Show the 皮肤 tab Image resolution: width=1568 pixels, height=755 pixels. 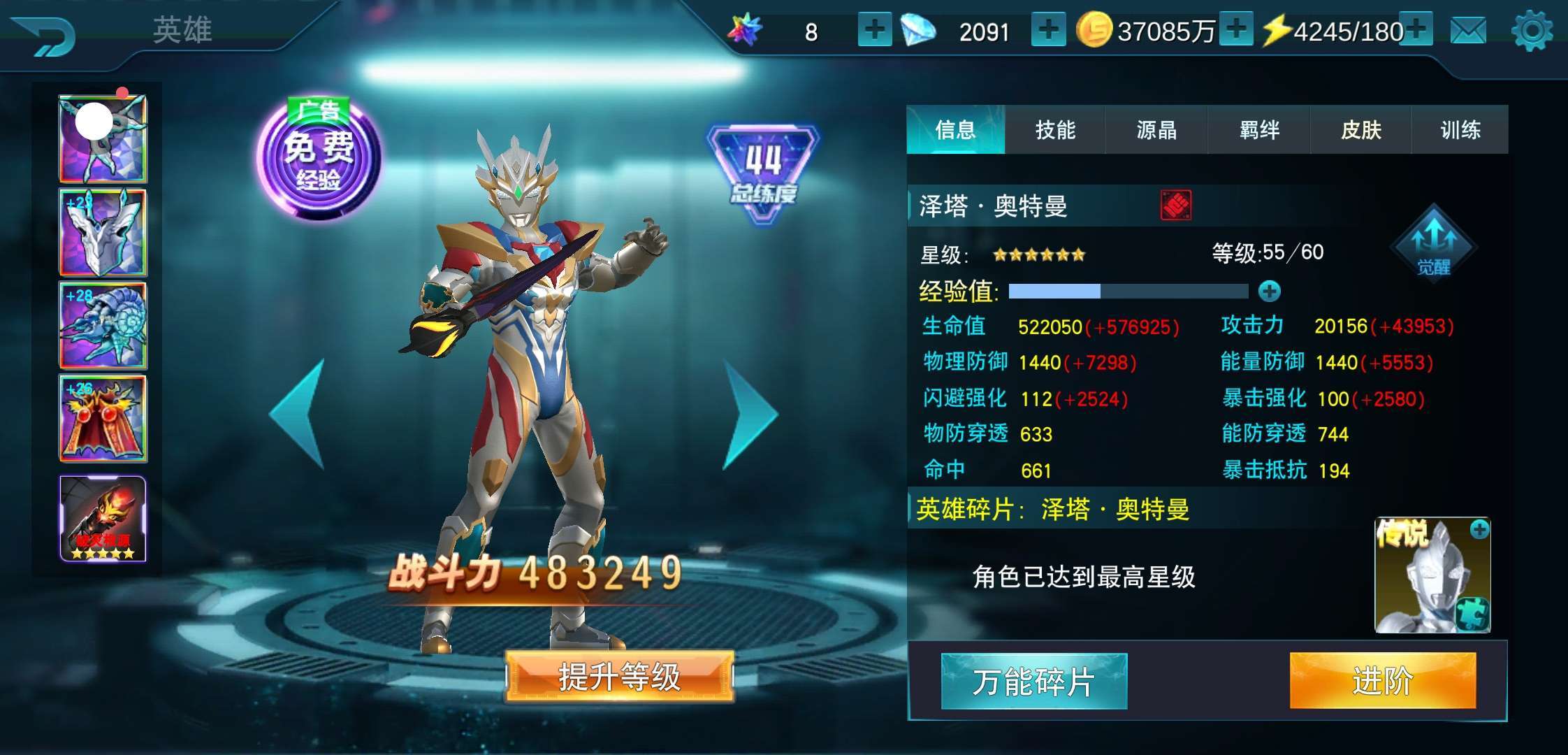click(x=1360, y=130)
